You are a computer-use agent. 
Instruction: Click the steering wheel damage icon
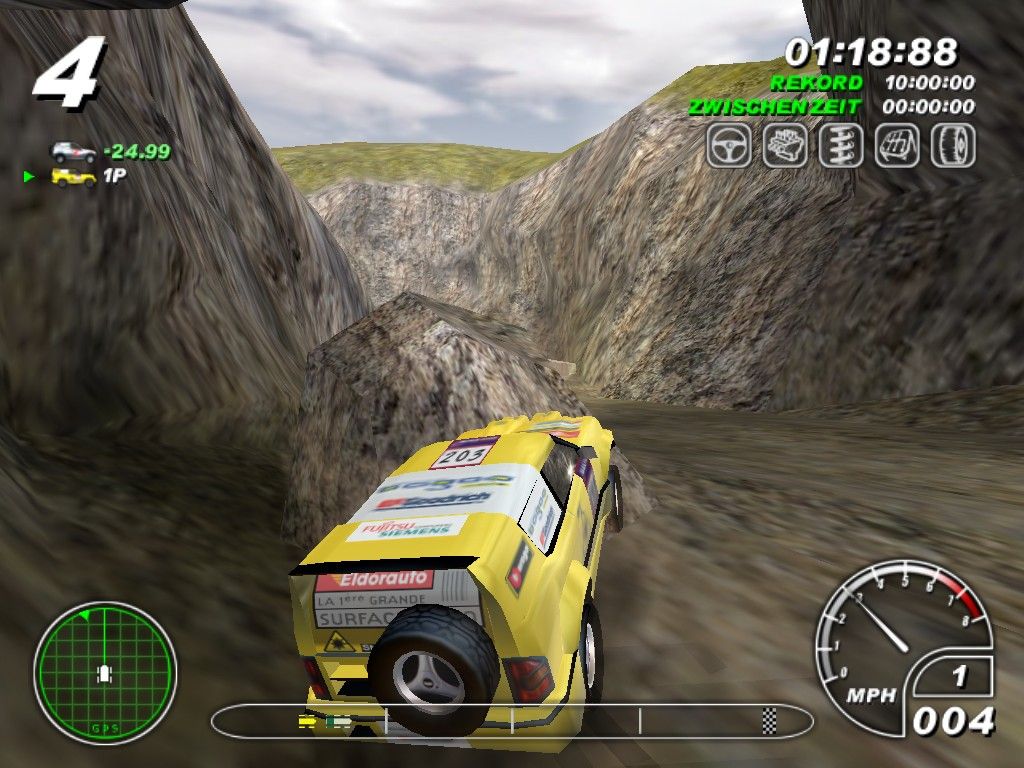[729, 146]
